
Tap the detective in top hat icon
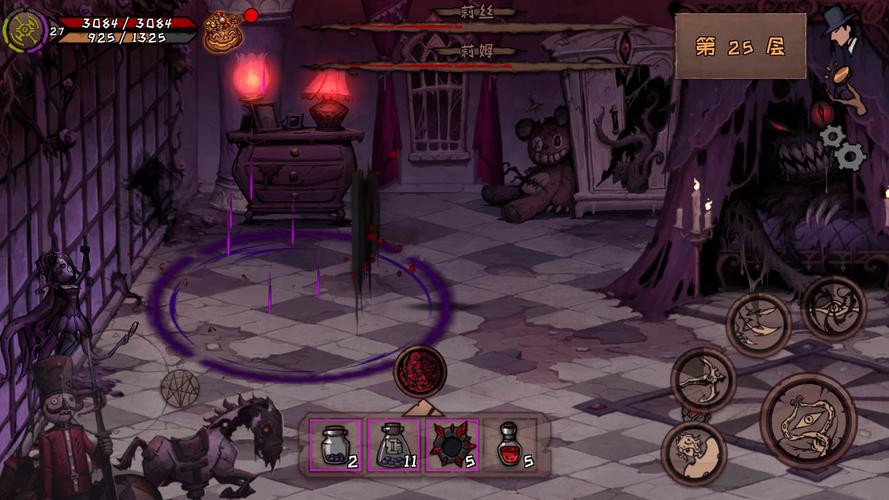pos(842,29)
